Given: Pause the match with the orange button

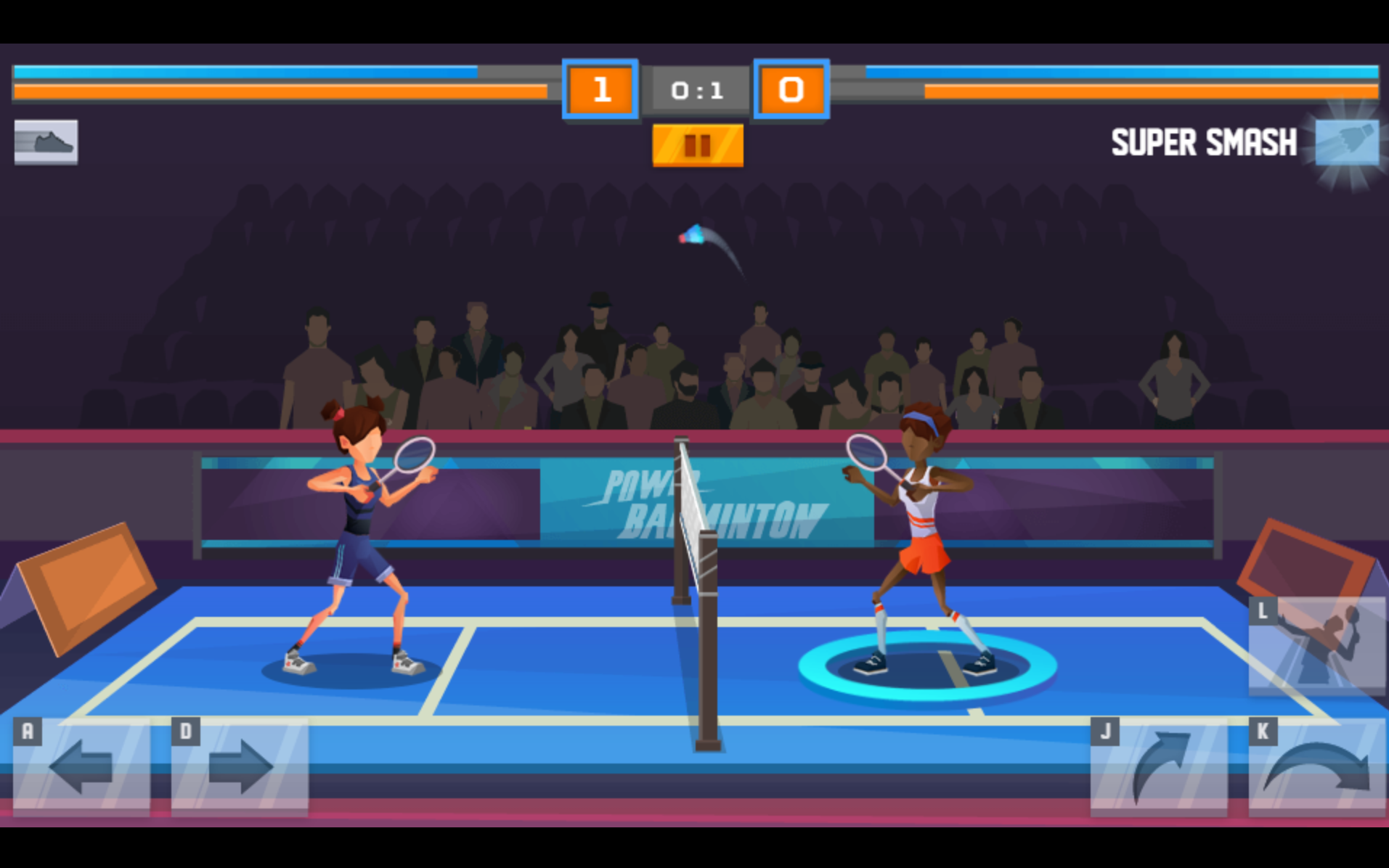Looking at the screenshot, I should point(697,146).
